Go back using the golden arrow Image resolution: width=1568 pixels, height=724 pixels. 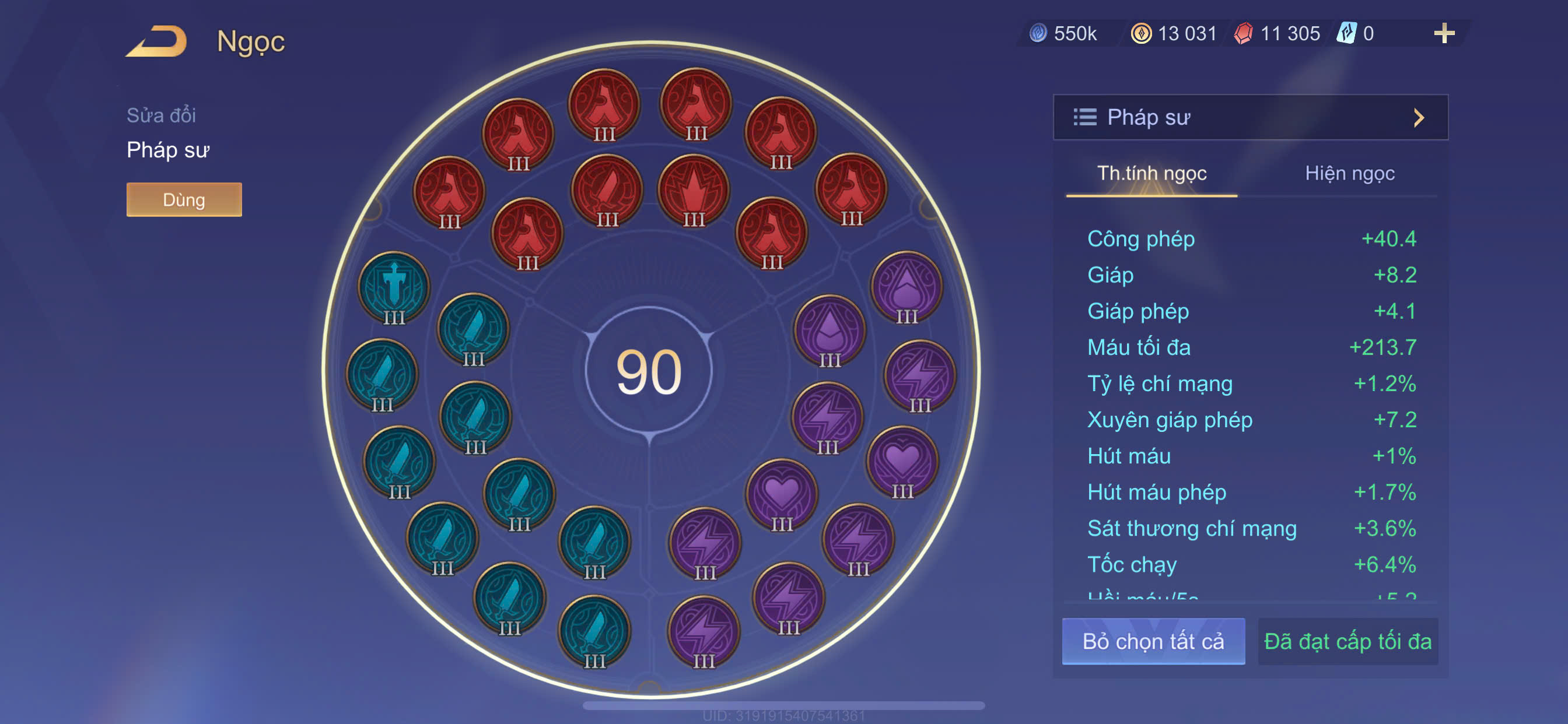pyautogui.click(x=157, y=41)
